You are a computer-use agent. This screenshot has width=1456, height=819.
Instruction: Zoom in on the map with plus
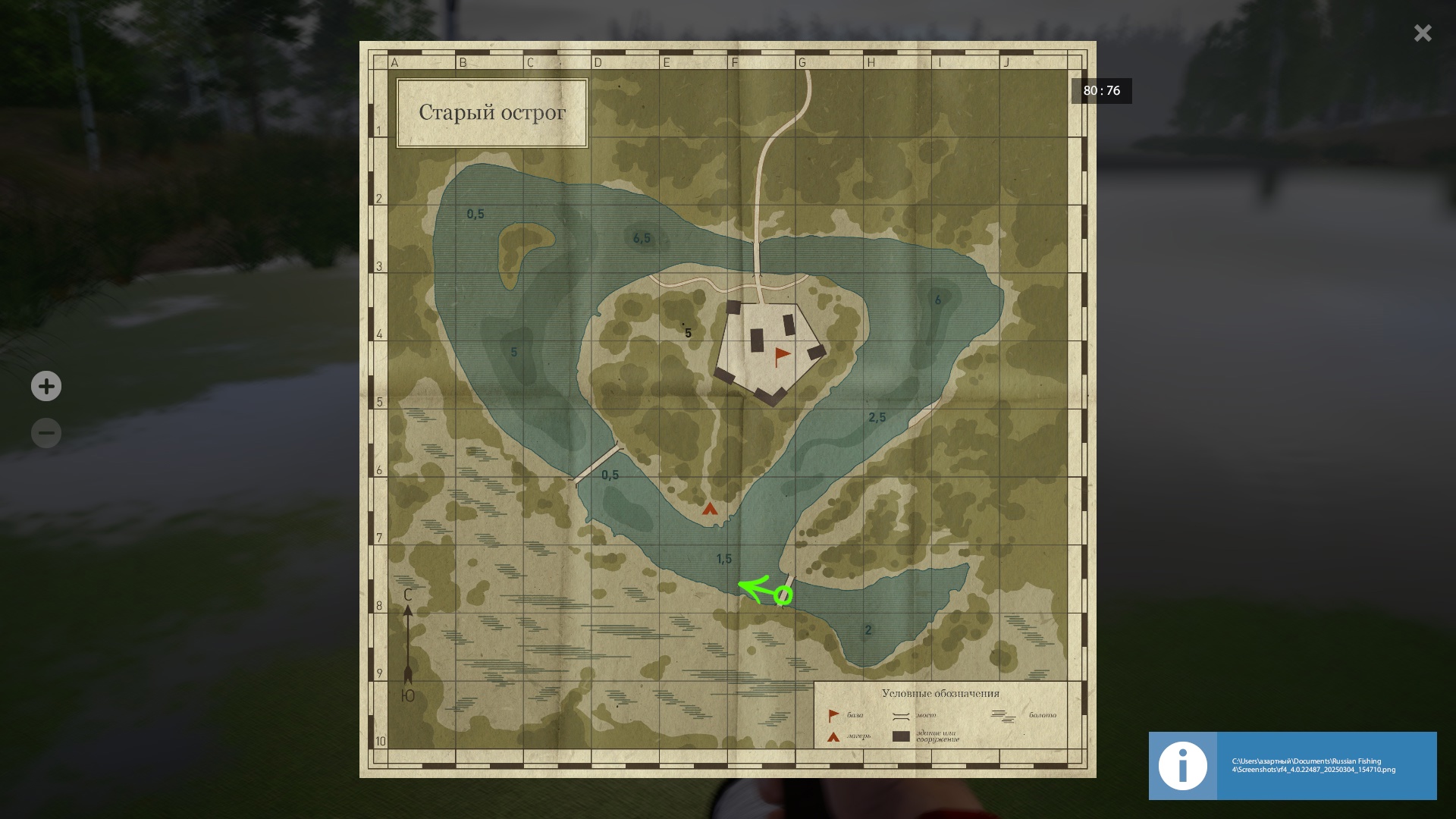click(46, 386)
